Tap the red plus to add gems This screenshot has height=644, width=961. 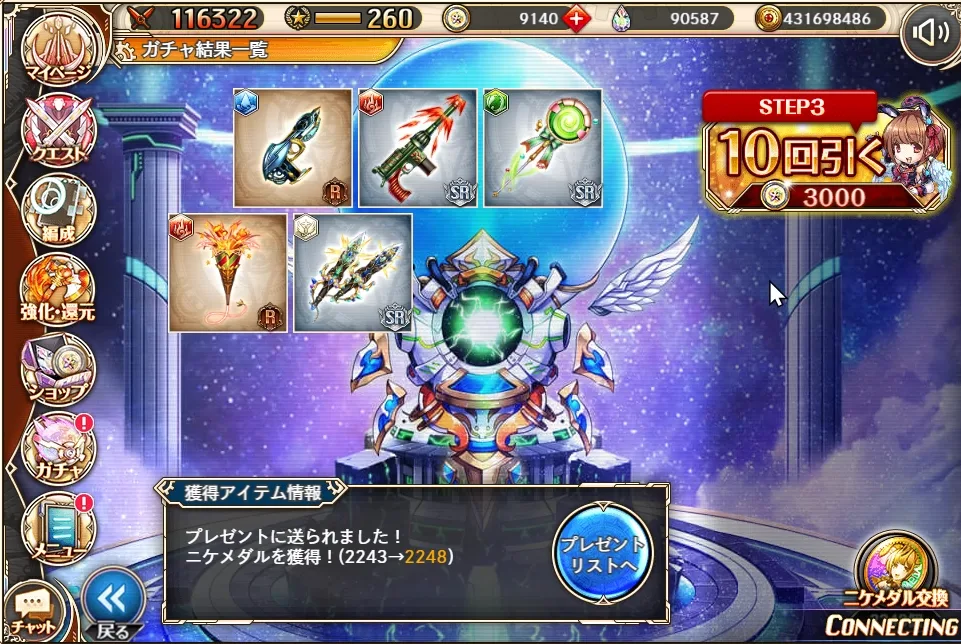(576, 18)
